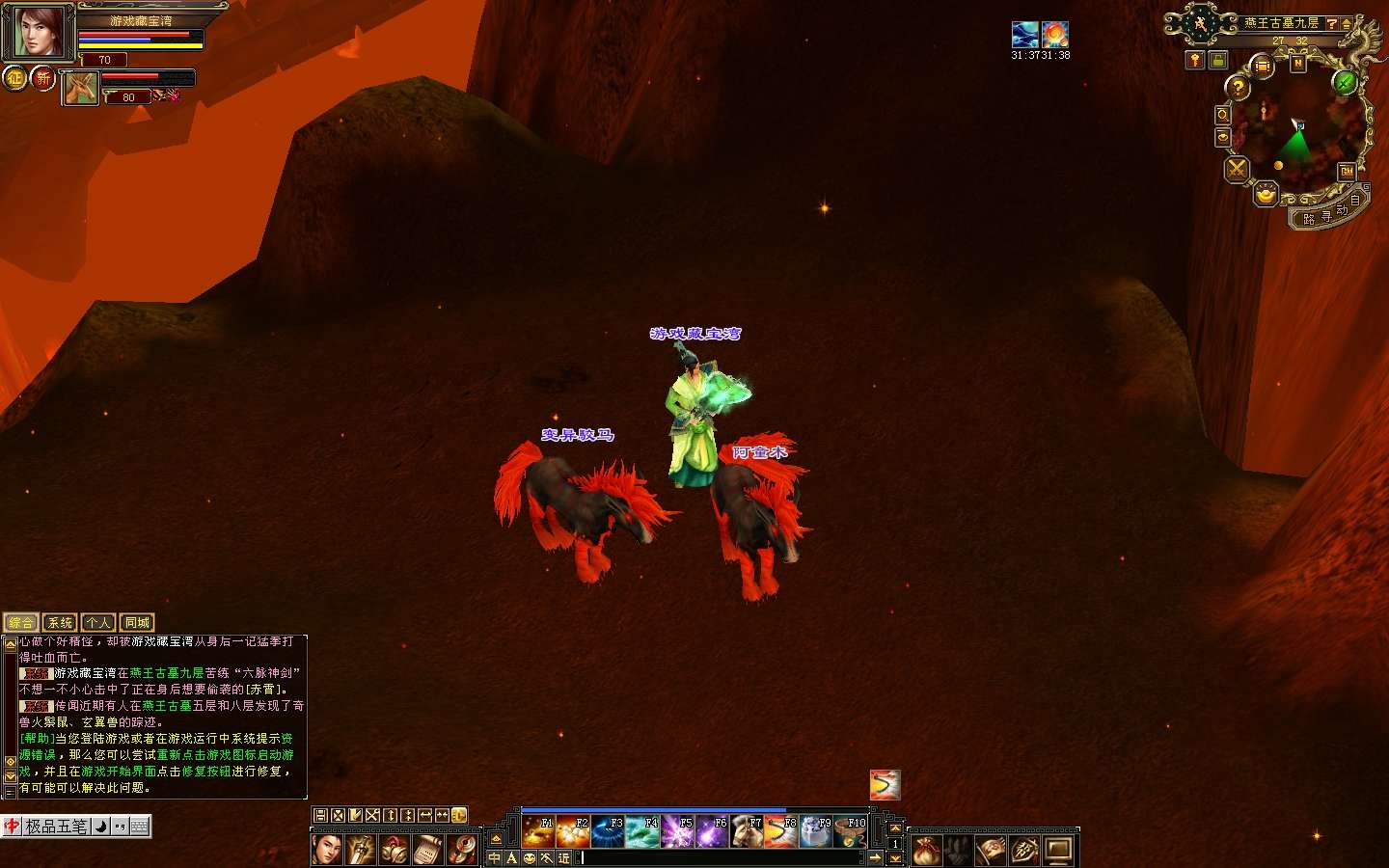Click the monitor system settings icon
Screen dimensions: 1389x868
click(1058, 851)
